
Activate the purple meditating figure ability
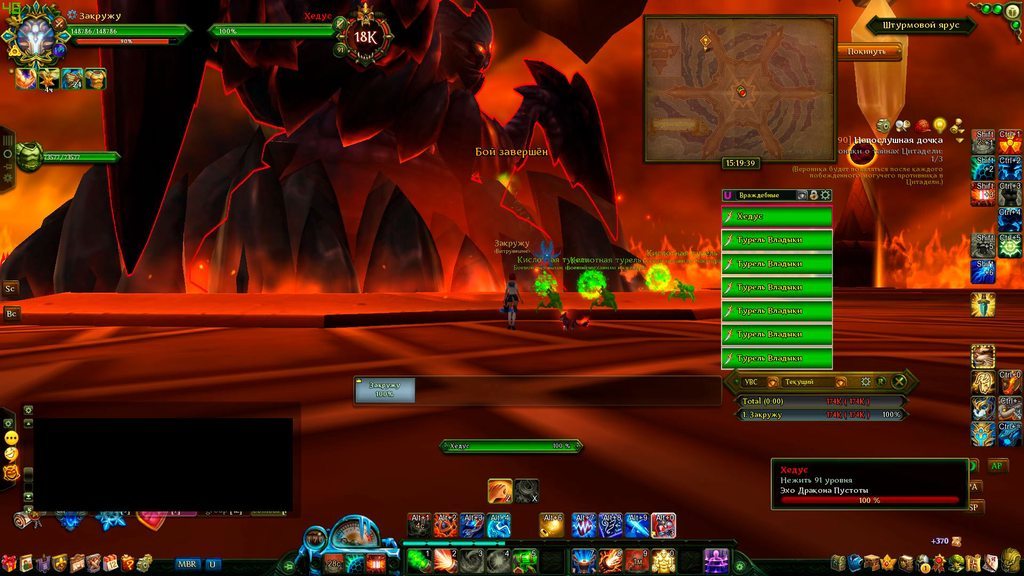pyautogui.click(x=716, y=560)
